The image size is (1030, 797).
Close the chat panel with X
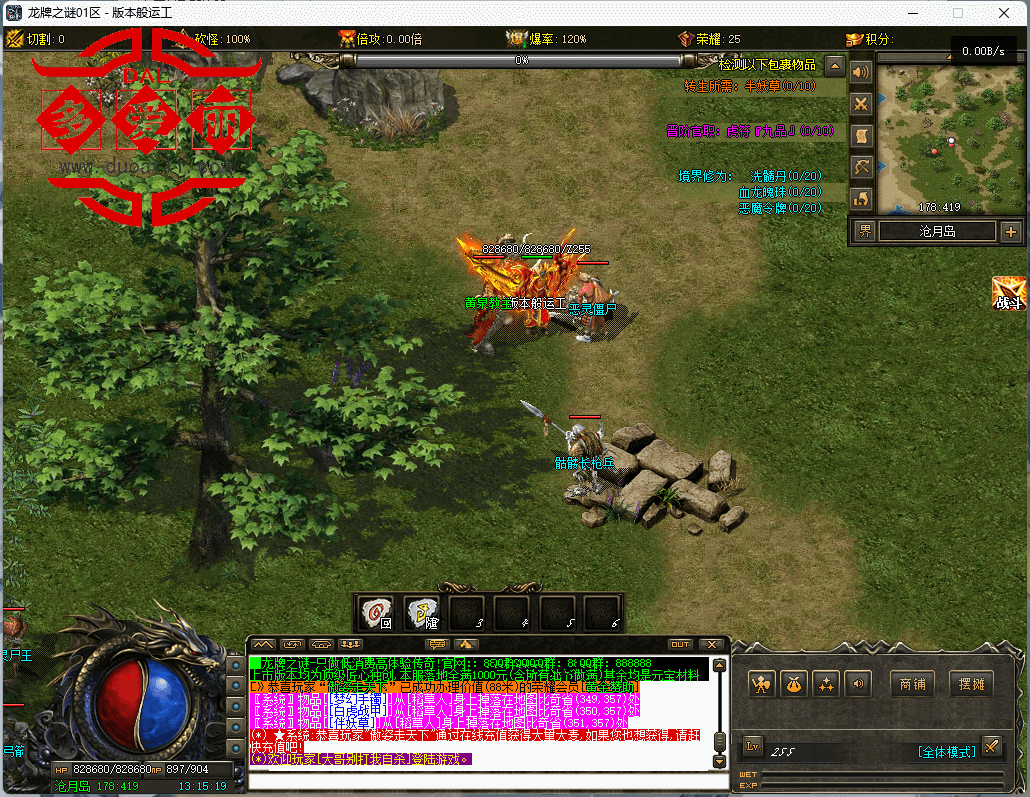click(x=711, y=645)
